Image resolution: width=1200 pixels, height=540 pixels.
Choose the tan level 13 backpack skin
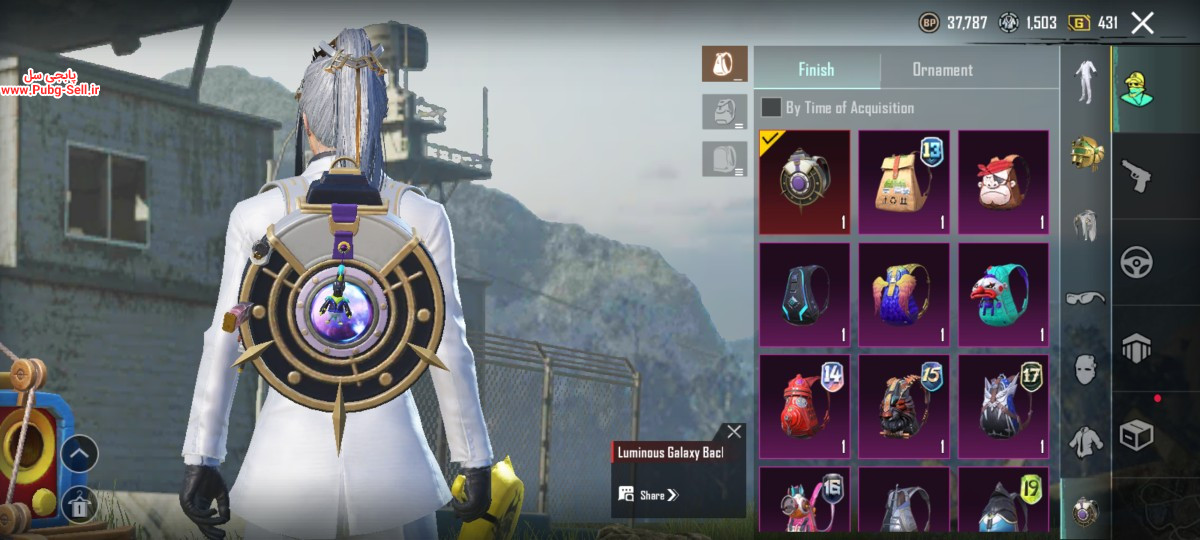click(x=904, y=182)
